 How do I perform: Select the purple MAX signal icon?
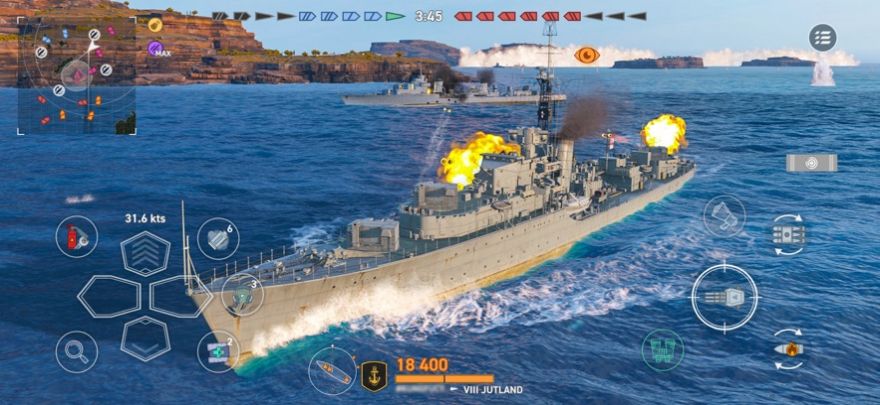click(x=156, y=48)
